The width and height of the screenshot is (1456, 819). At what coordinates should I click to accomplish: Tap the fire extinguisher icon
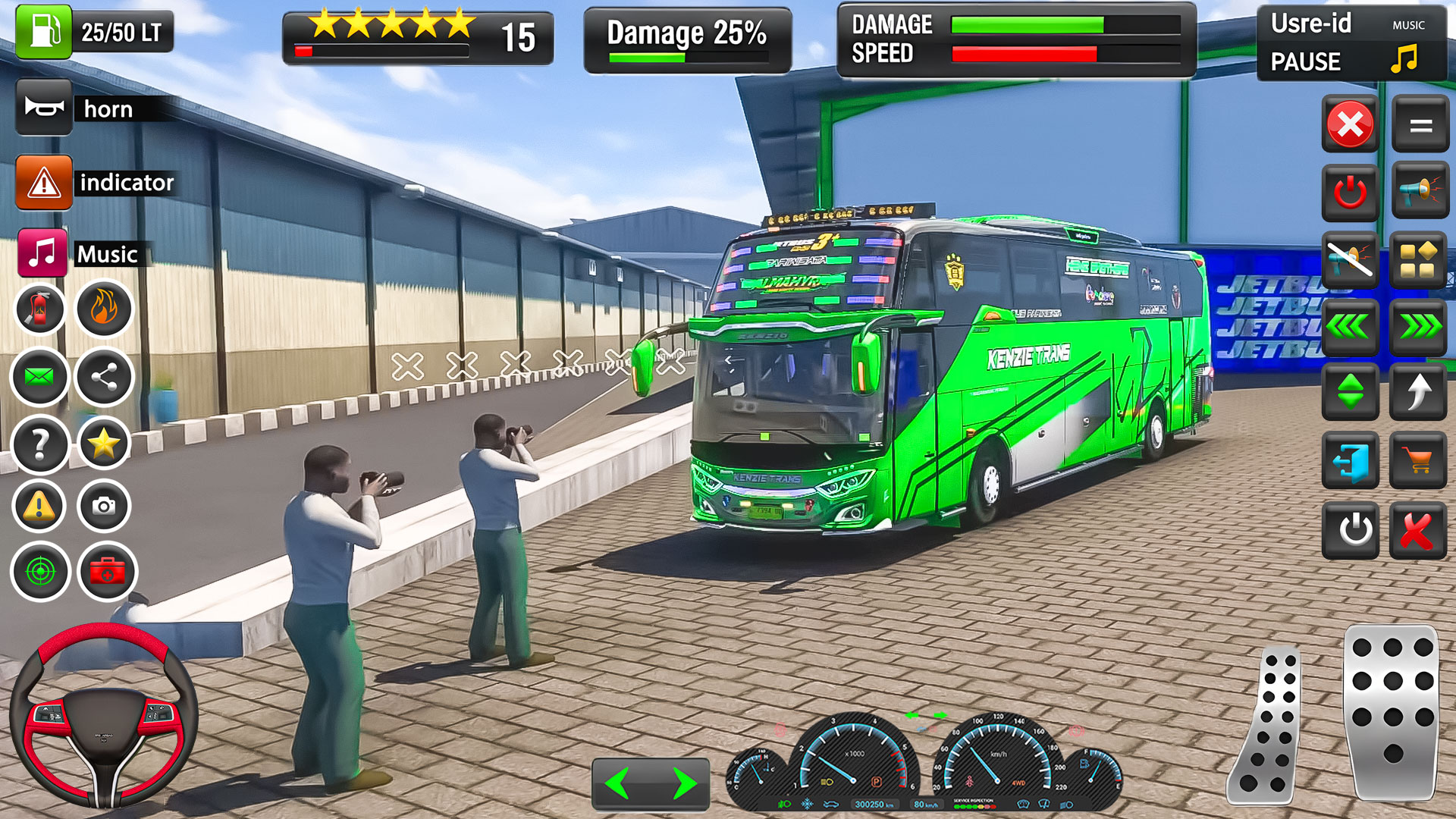pos(40,309)
